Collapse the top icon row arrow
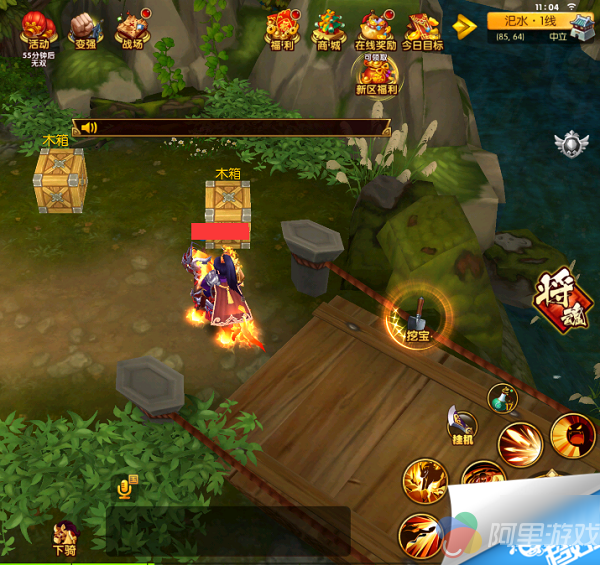The width and height of the screenshot is (600, 565). 463,27
